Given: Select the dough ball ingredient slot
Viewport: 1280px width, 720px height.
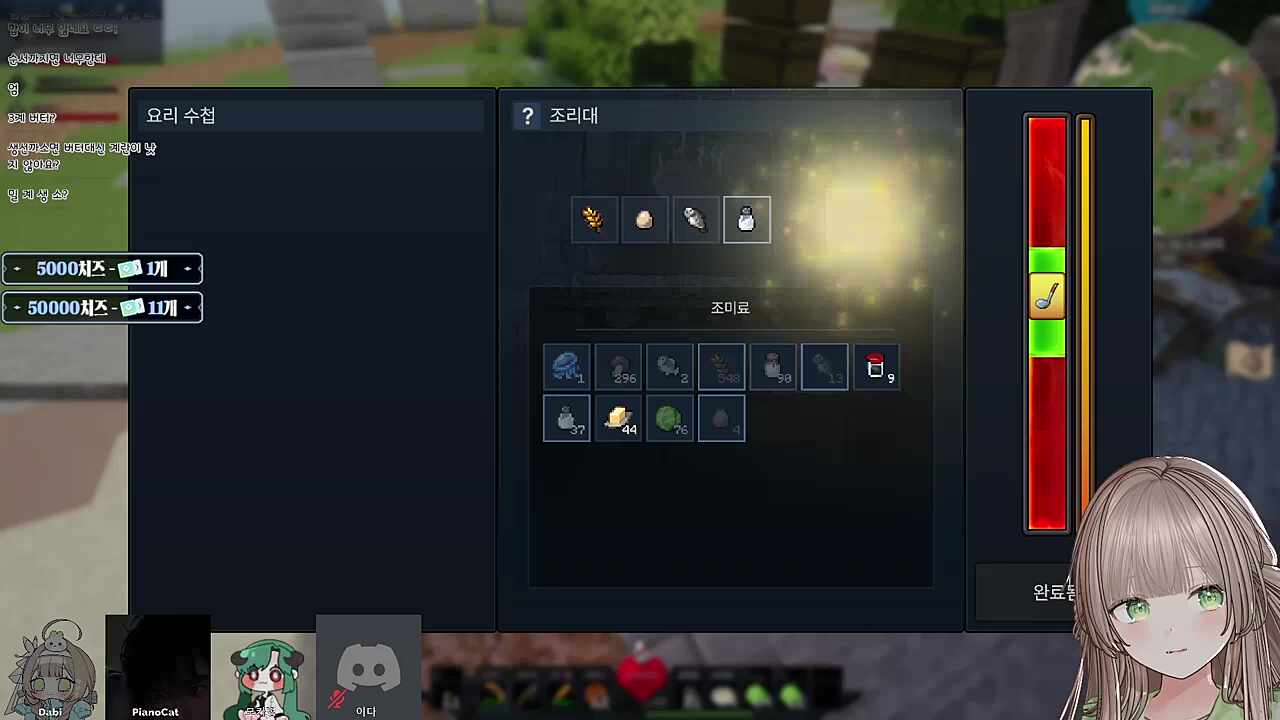Looking at the screenshot, I should coord(644,220).
